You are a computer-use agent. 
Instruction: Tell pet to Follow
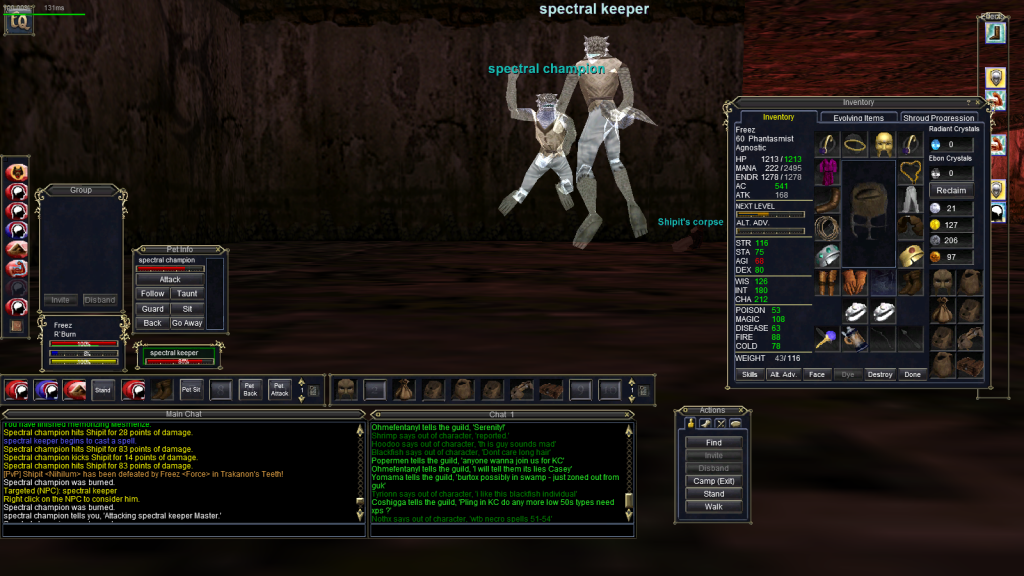153,294
